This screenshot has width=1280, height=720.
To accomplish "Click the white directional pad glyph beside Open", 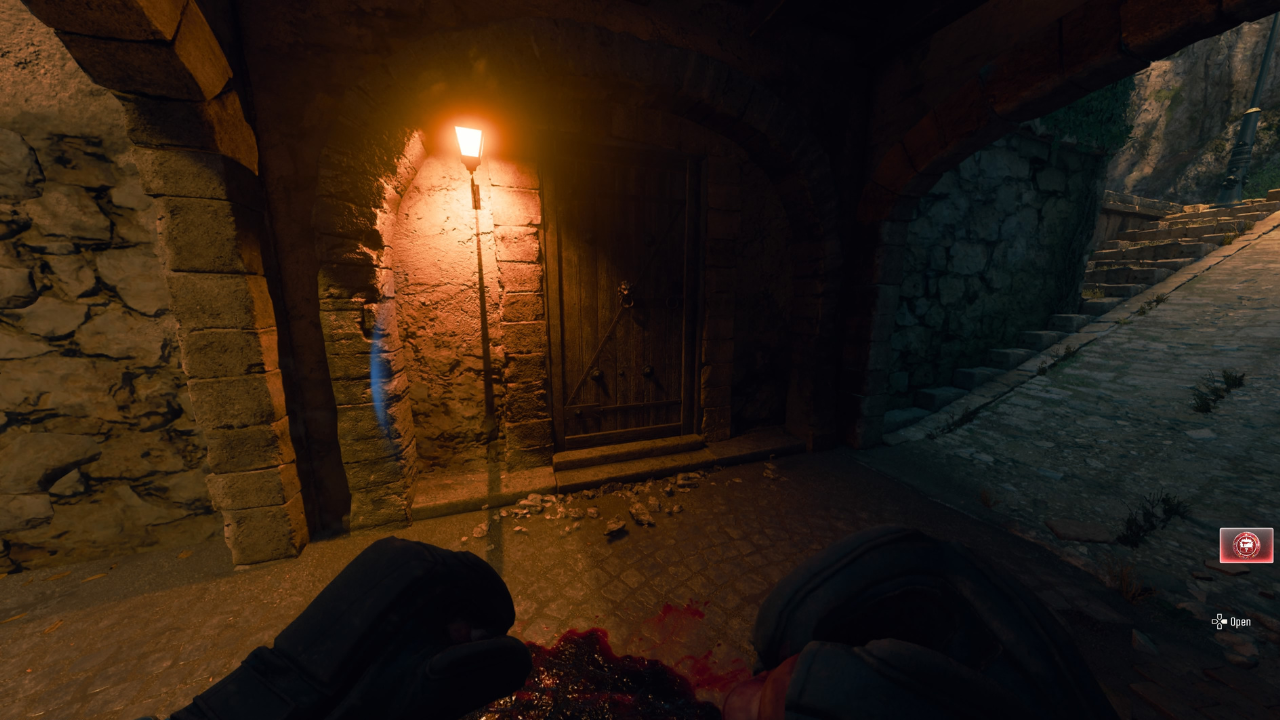I will click(1220, 622).
